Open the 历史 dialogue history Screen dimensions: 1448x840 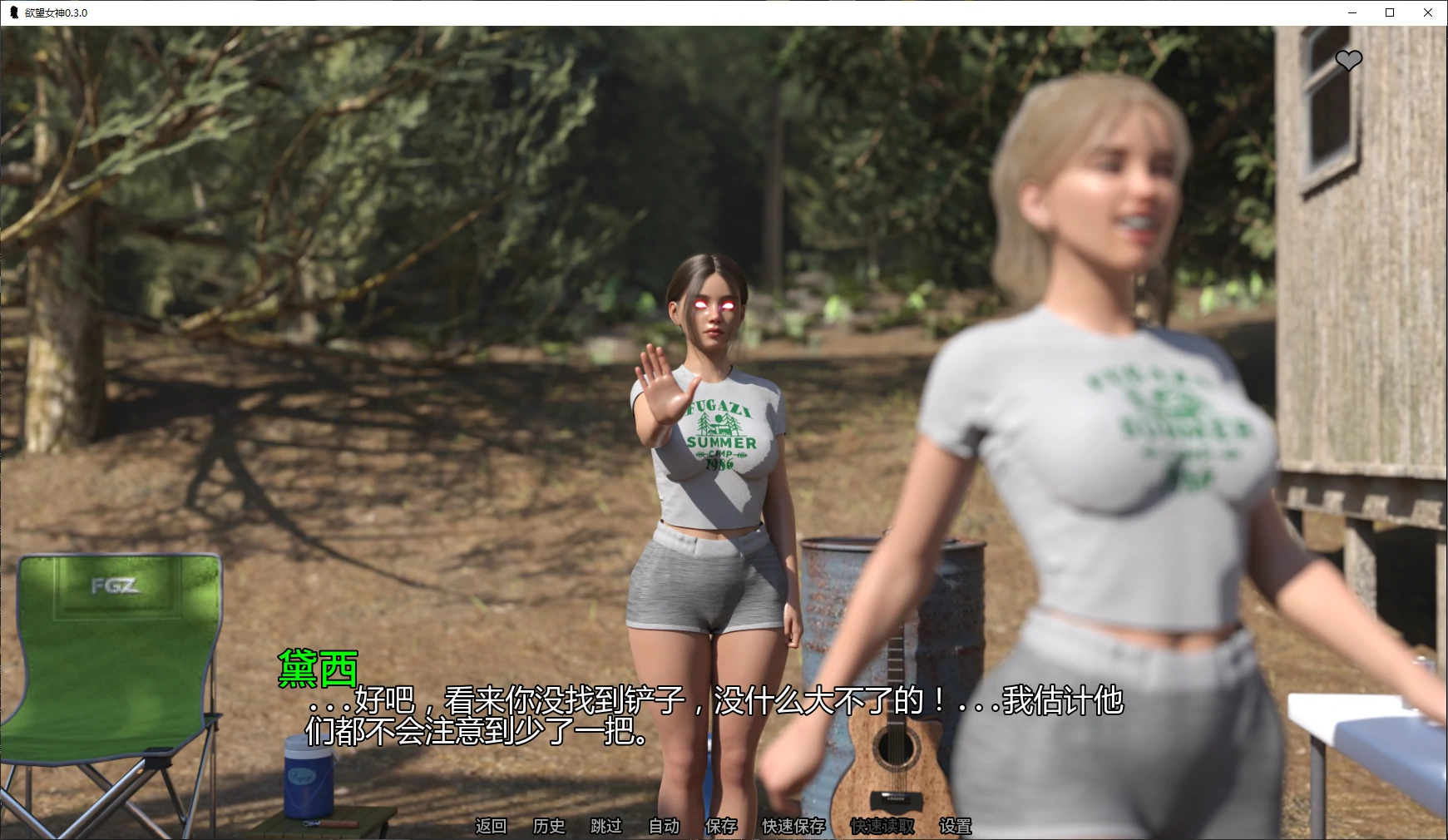click(x=549, y=826)
